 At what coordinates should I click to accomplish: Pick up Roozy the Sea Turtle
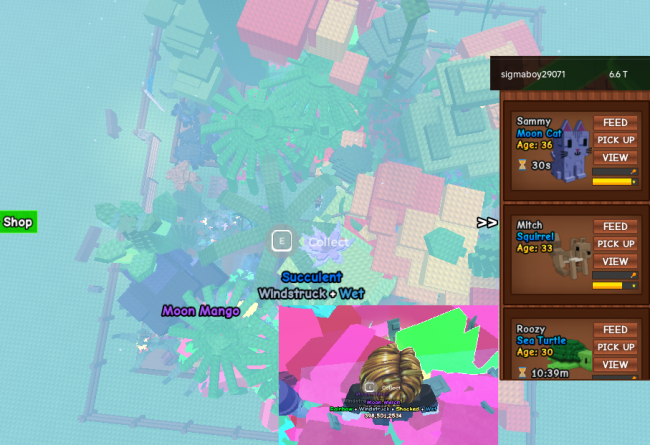pyautogui.click(x=615, y=347)
